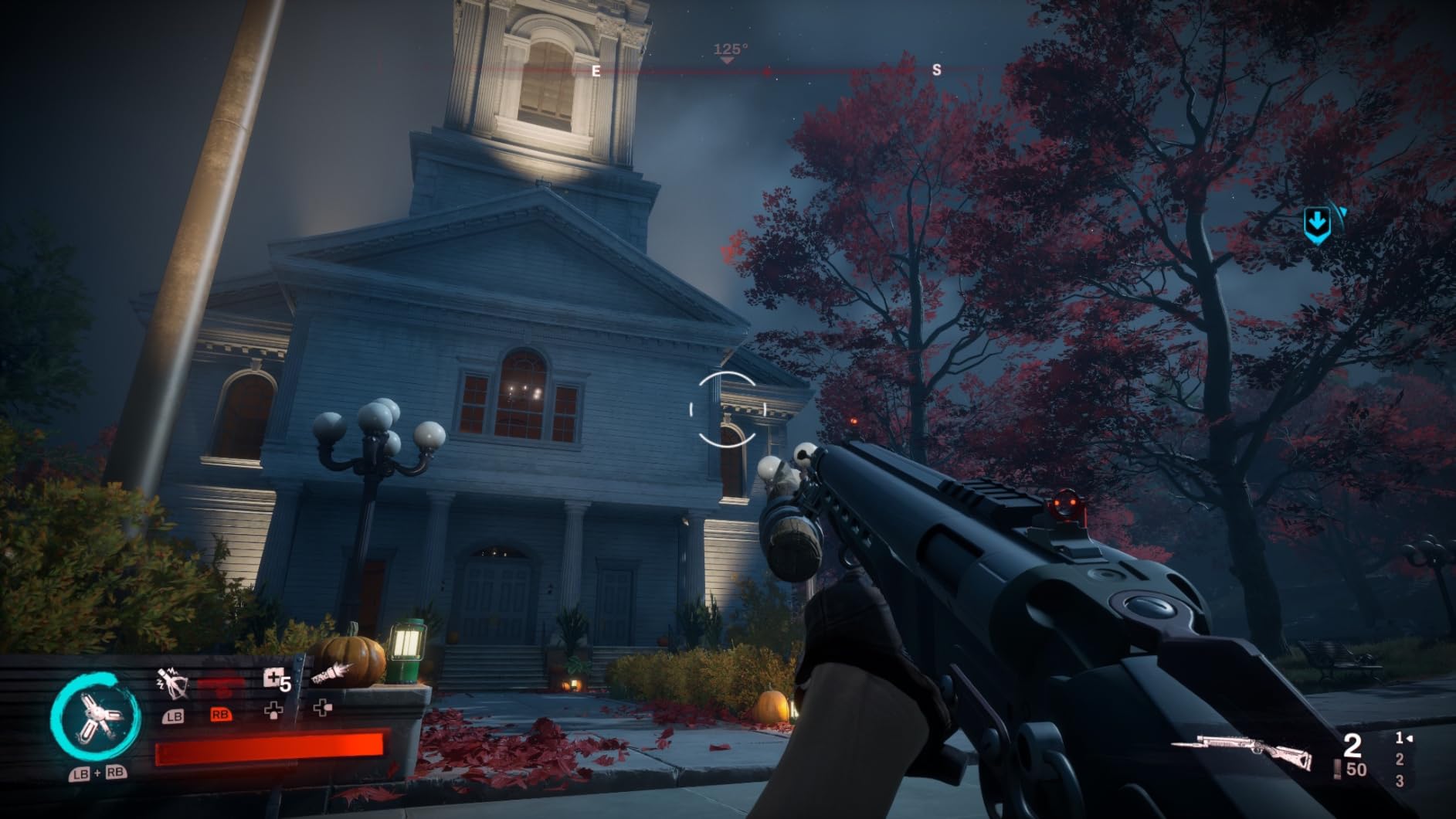Activate the teal-ringed ultimate ability icon

[x=96, y=716]
